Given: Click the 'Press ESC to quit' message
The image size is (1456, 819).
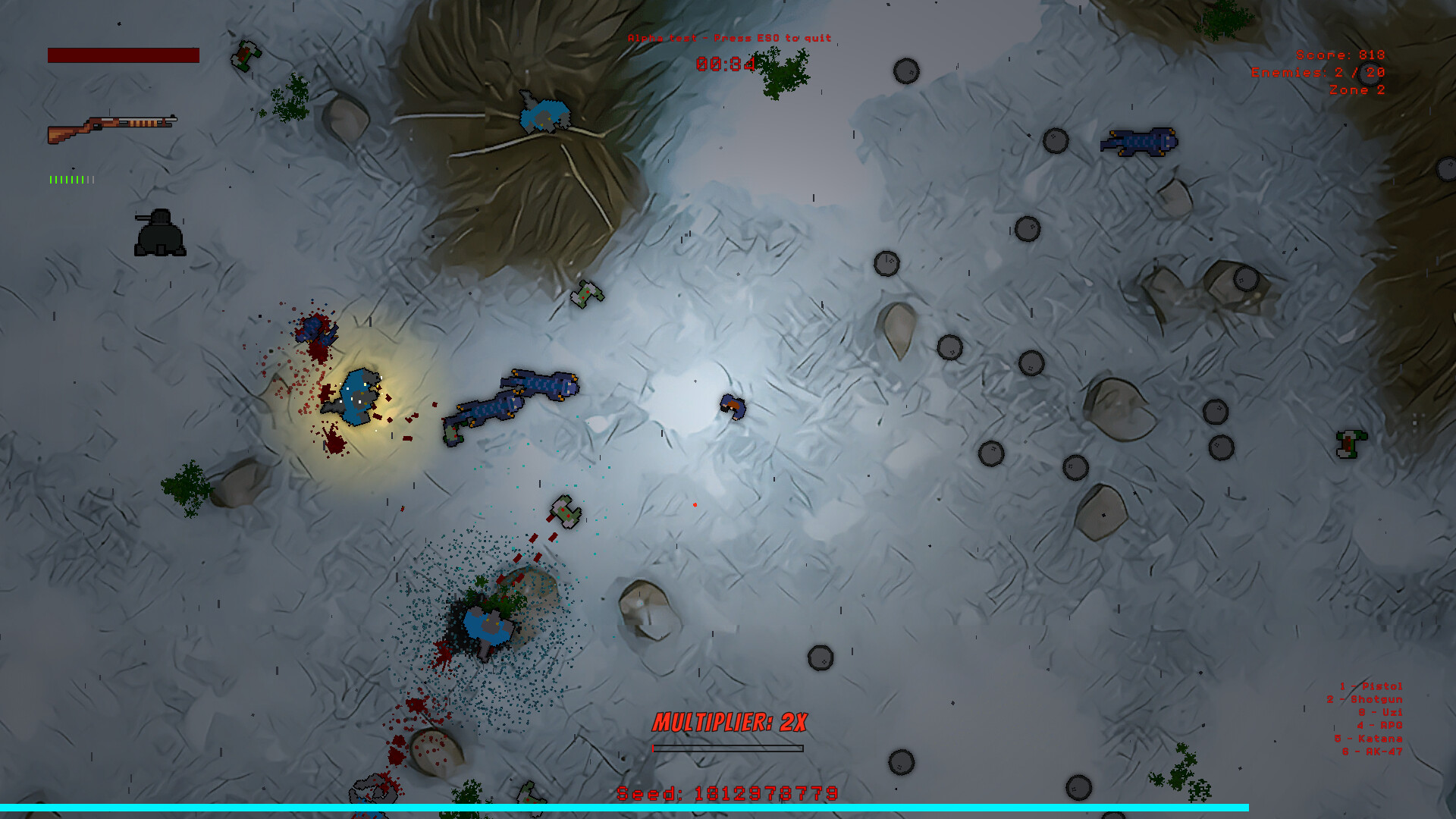Looking at the screenshot, I should pos(730,36).
